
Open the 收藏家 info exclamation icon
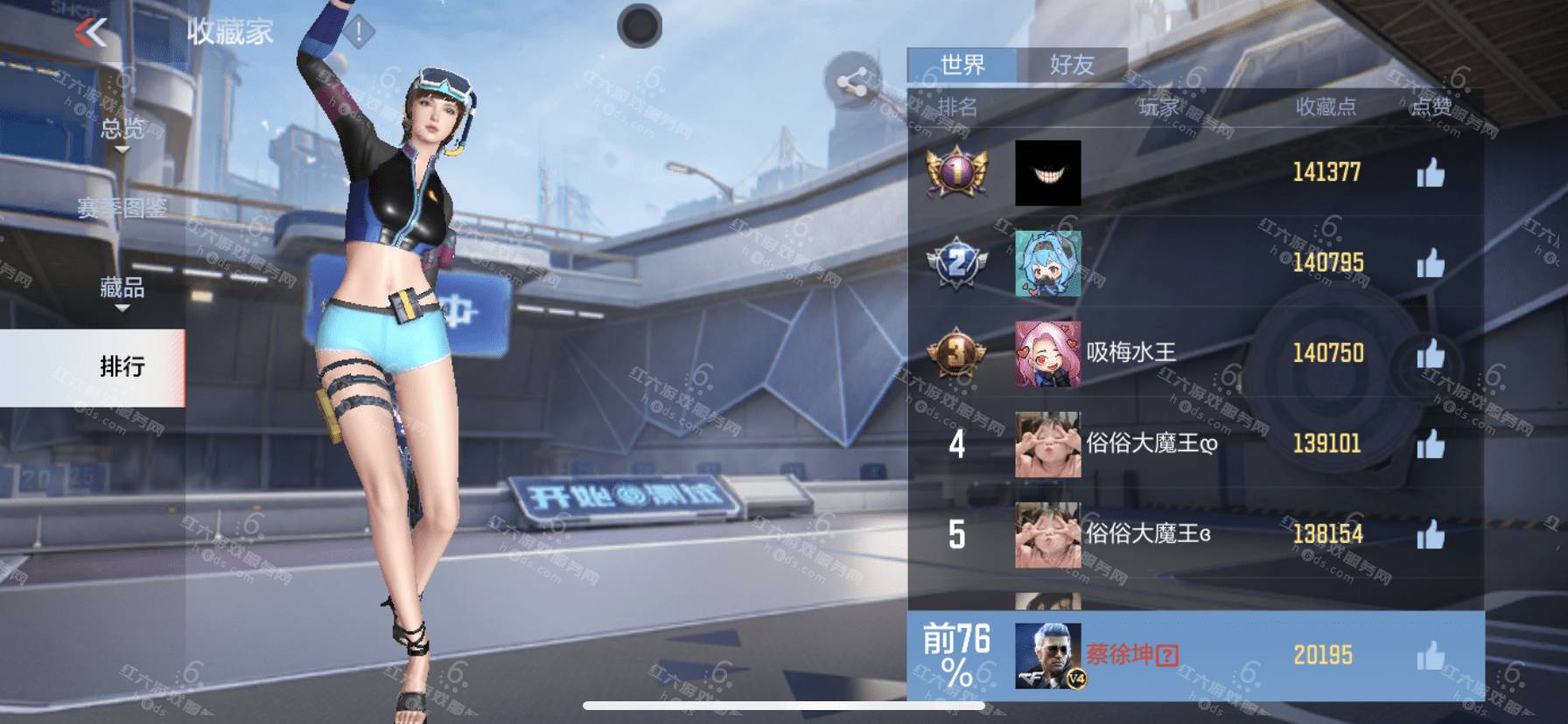(x=358, y=33)
